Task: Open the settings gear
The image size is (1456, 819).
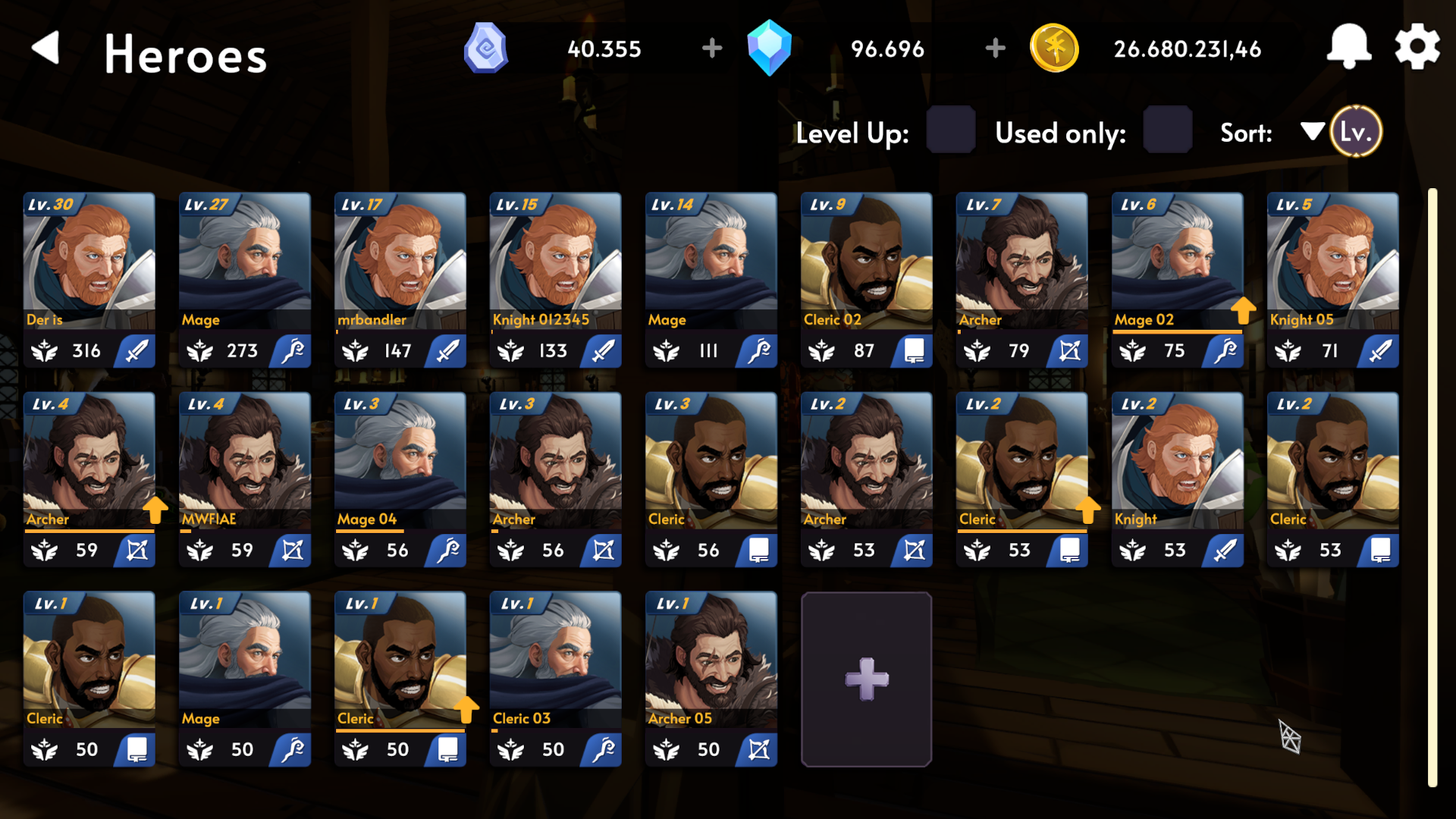Action: (1417, 47)
